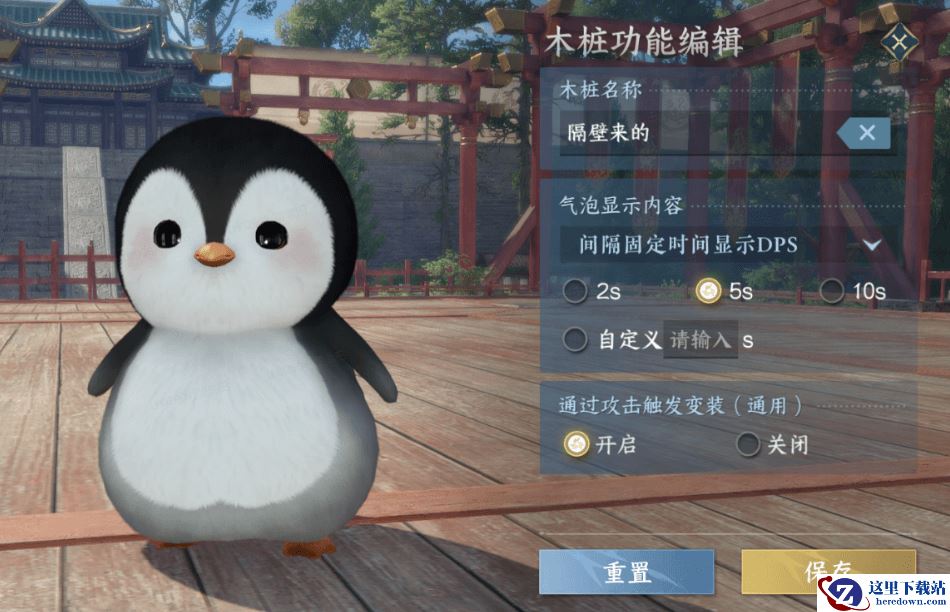Select the 自定义 custom interval radio
Screen dimensions: 950x612
pos(576,340)
